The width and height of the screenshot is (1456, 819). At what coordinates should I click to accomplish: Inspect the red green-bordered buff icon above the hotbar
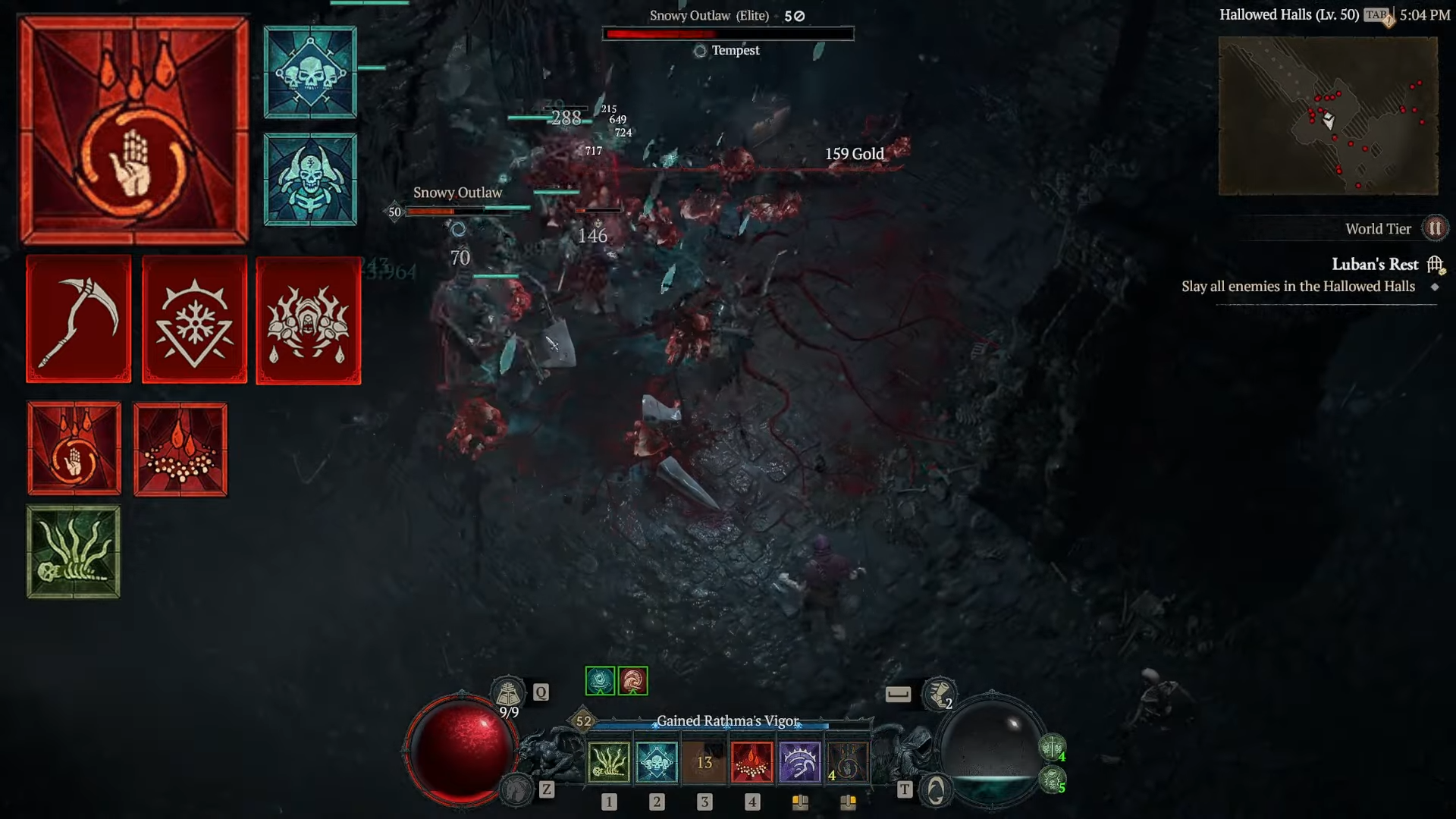coord(632,681)
